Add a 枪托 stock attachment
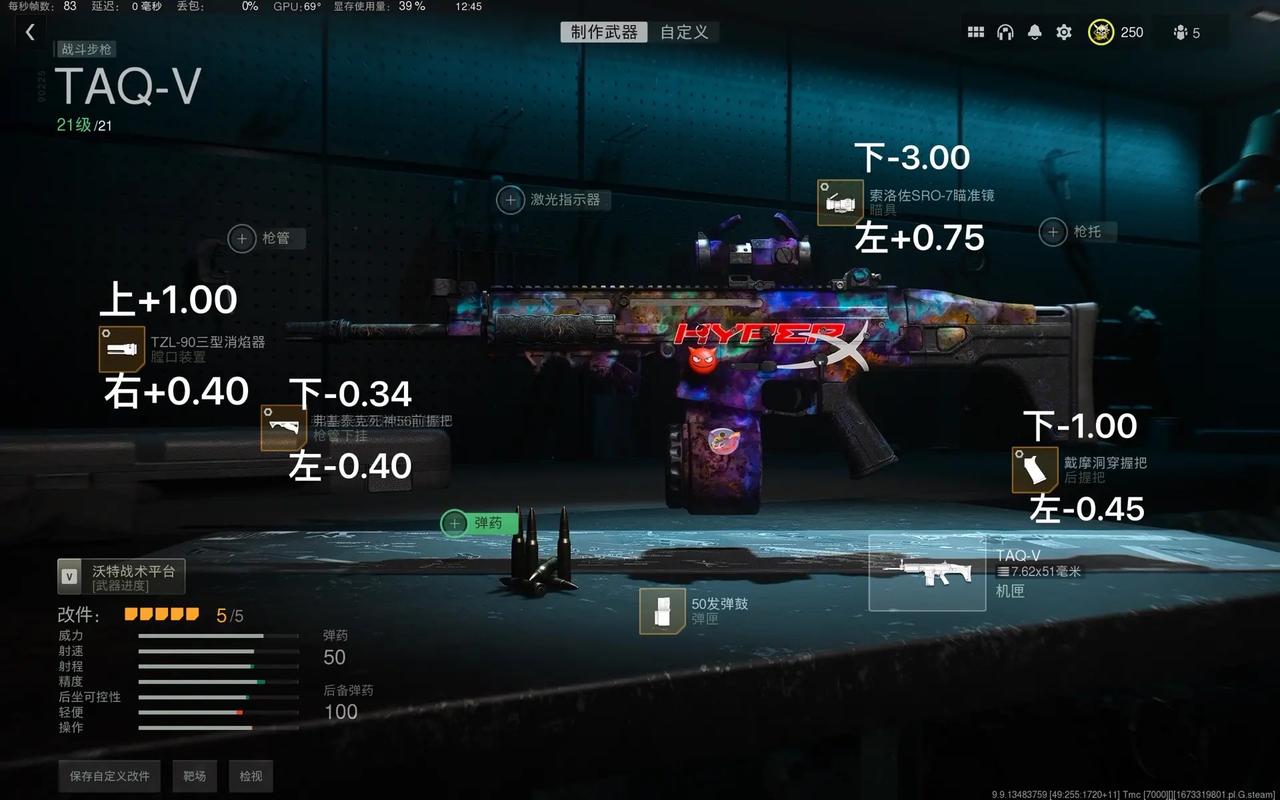This screenshot has width=1280, height=800. [x=1052, y=232]
